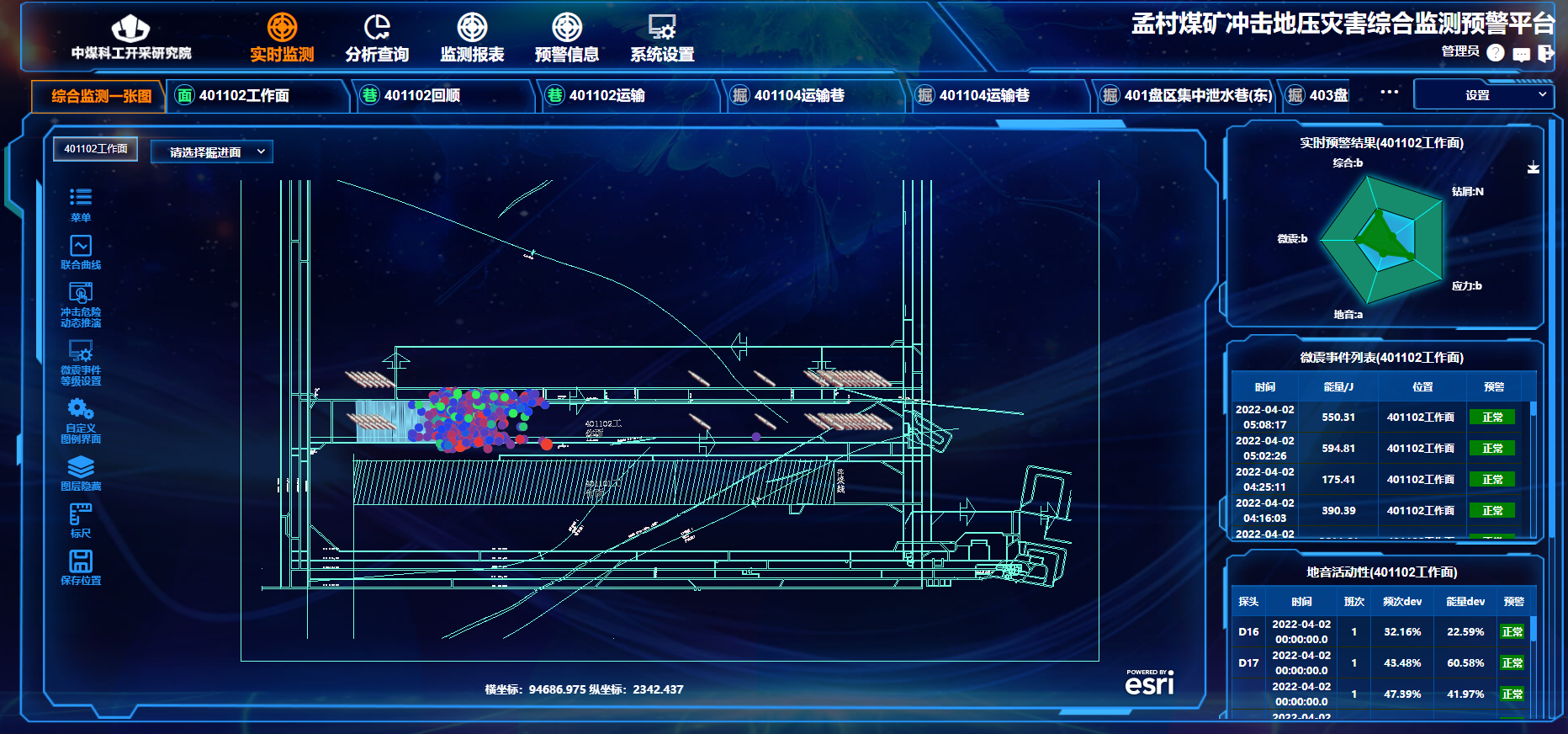
Task: Expand the 请选择掘进面 dropdown
Action: [212, 152]
